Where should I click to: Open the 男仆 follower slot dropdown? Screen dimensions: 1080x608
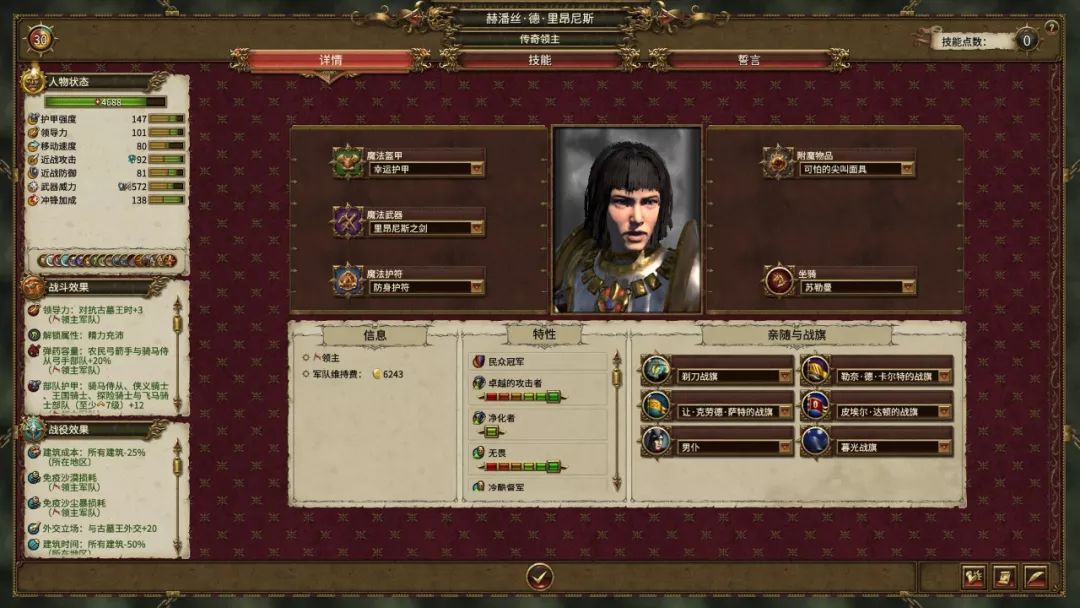785,447
